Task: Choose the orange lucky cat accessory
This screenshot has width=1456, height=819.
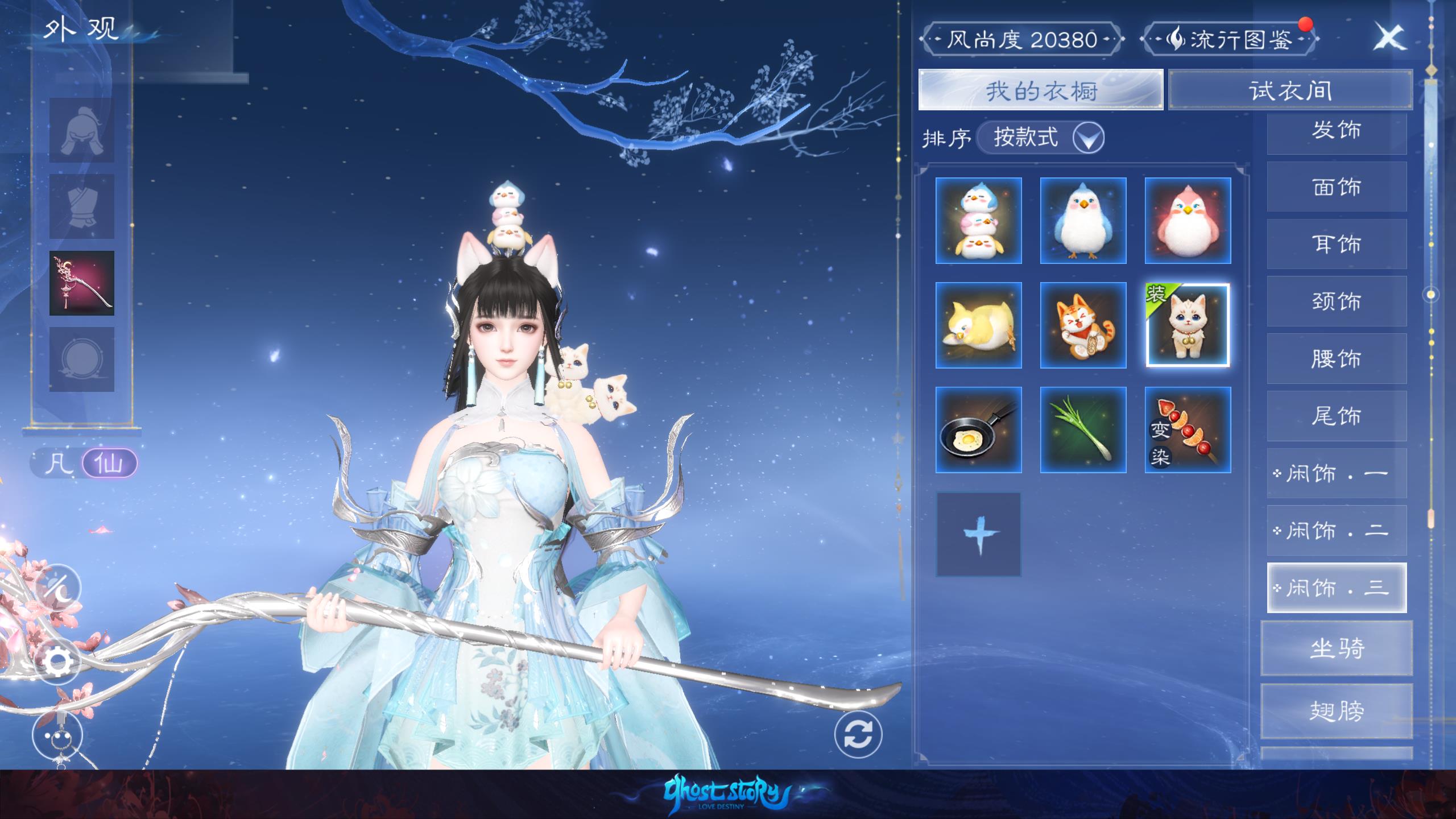Action: [x=1083, y=325]
